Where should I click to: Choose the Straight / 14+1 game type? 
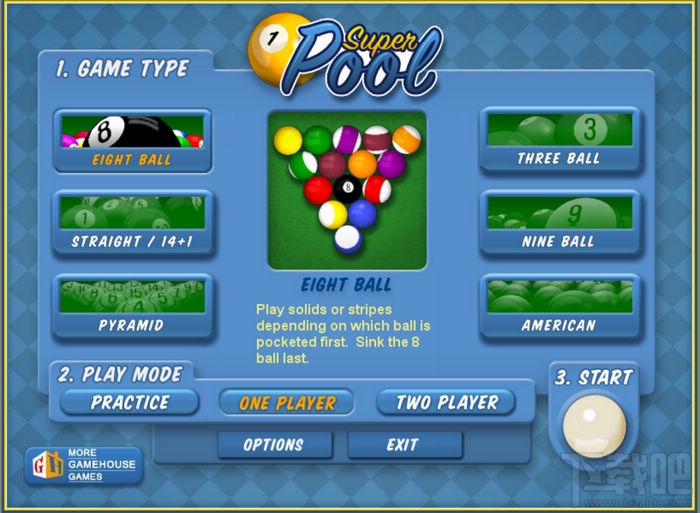coord(132,223)
